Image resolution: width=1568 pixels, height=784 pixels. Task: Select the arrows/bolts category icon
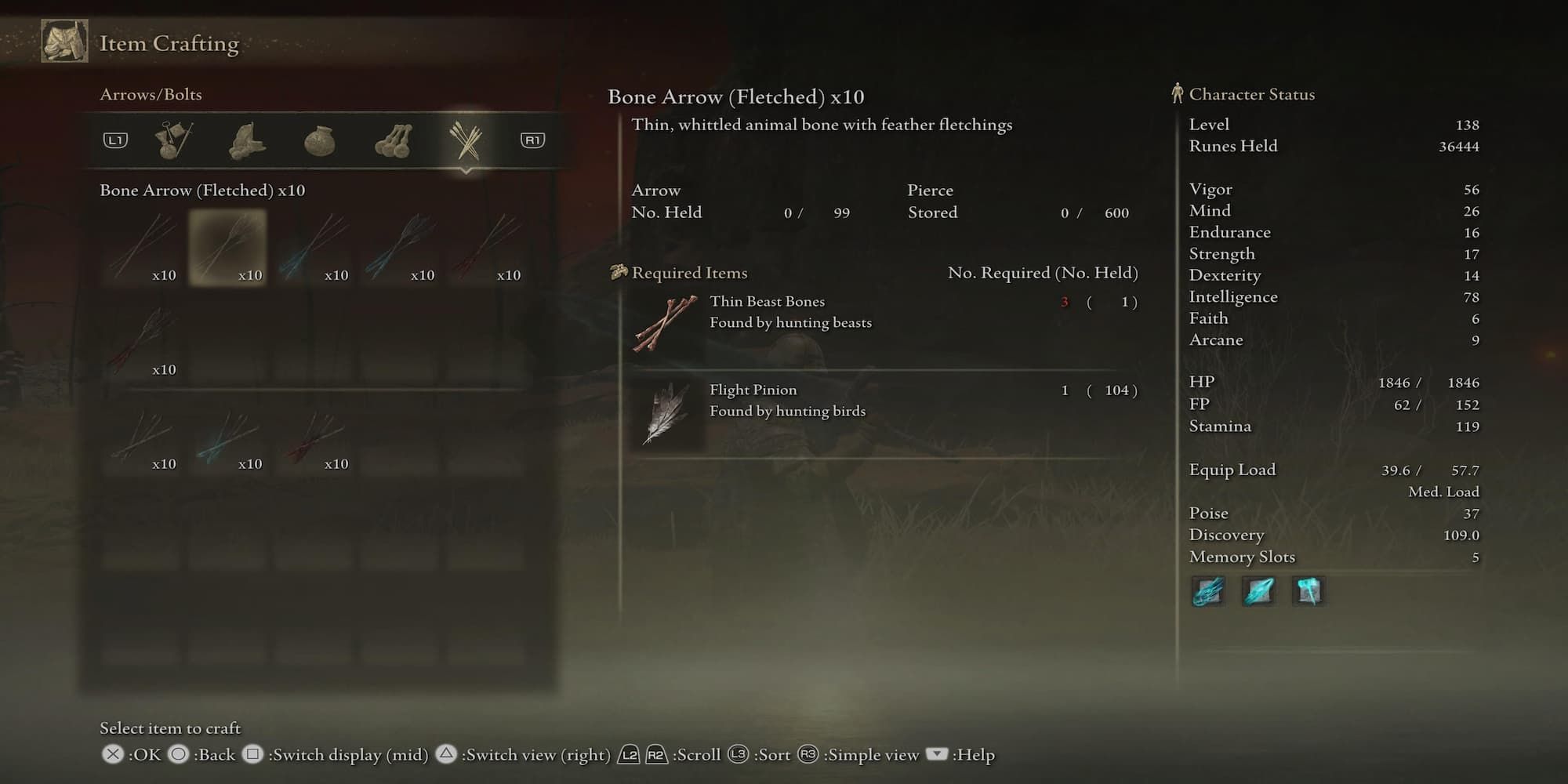pos(466,139)
